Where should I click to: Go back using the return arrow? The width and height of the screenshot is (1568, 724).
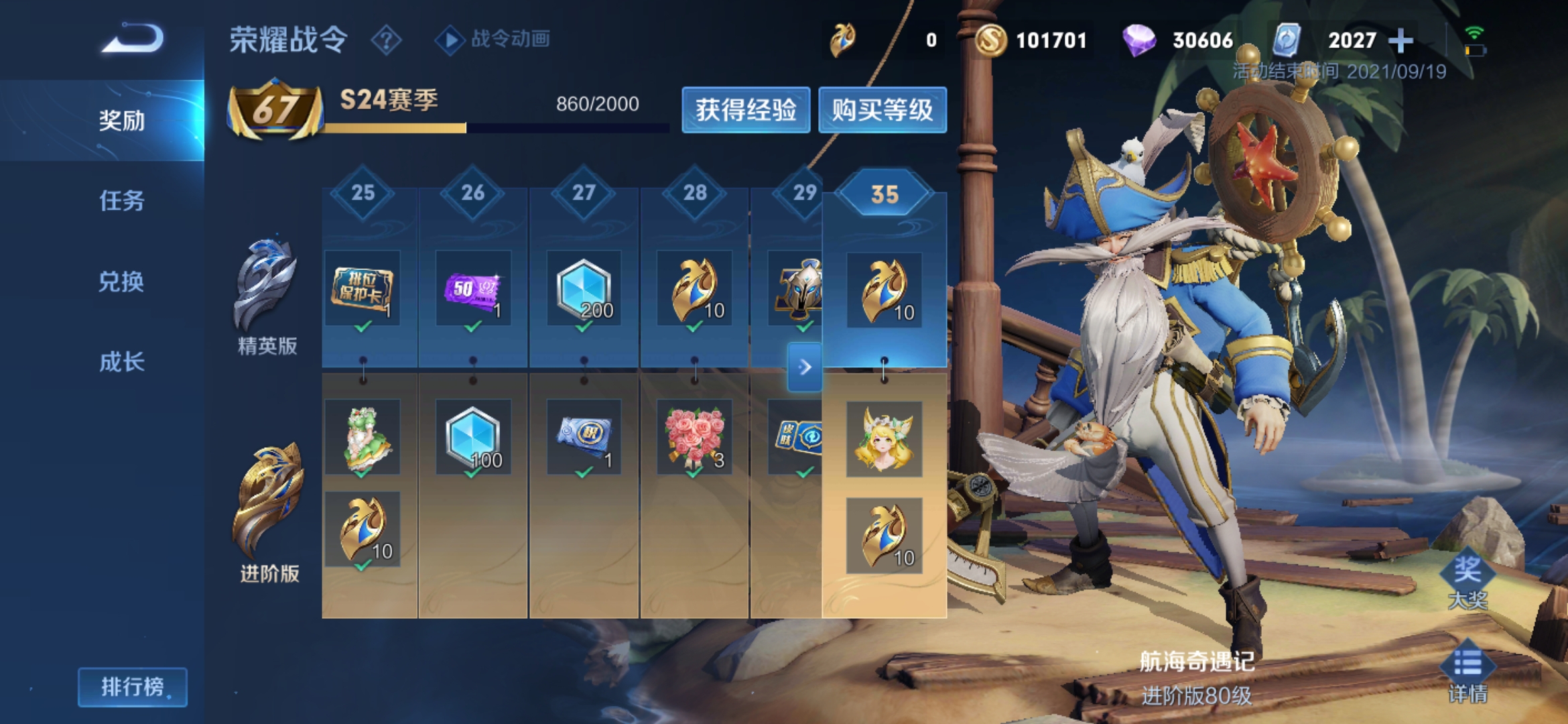pyautogui.click(x=133, y=39)
